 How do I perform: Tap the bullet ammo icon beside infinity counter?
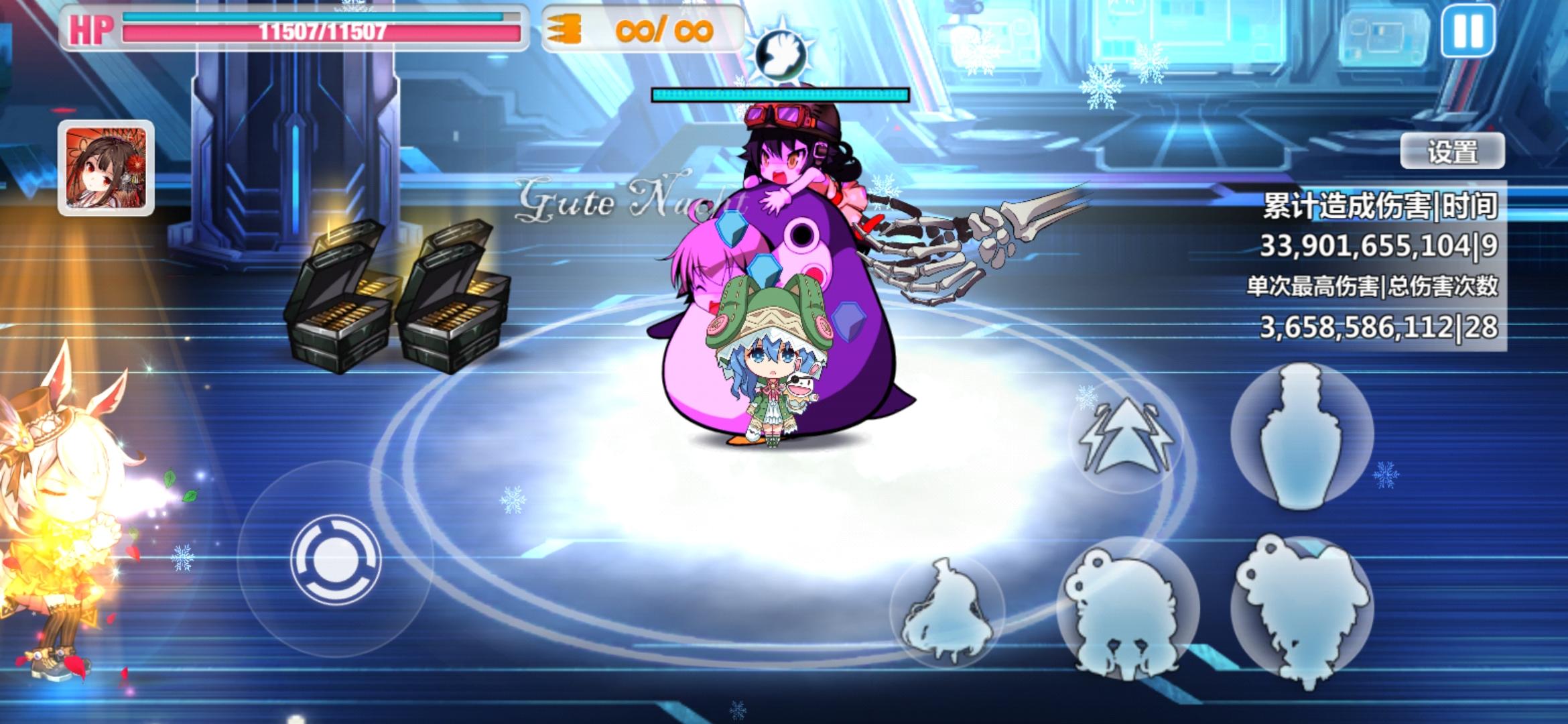tap(565, 29)
